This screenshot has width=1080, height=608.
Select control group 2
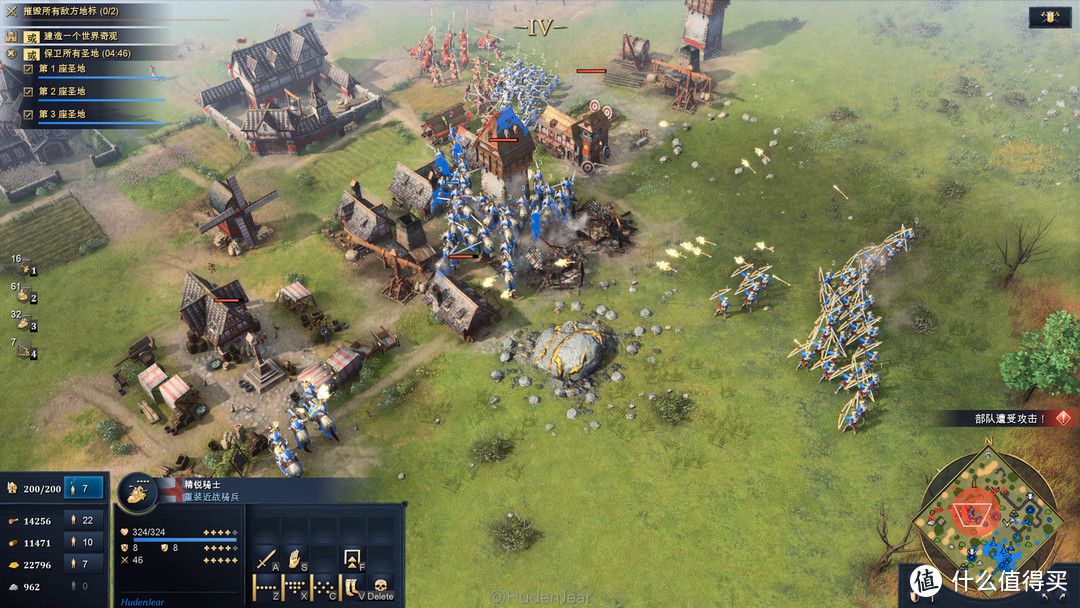coord(25,296)
